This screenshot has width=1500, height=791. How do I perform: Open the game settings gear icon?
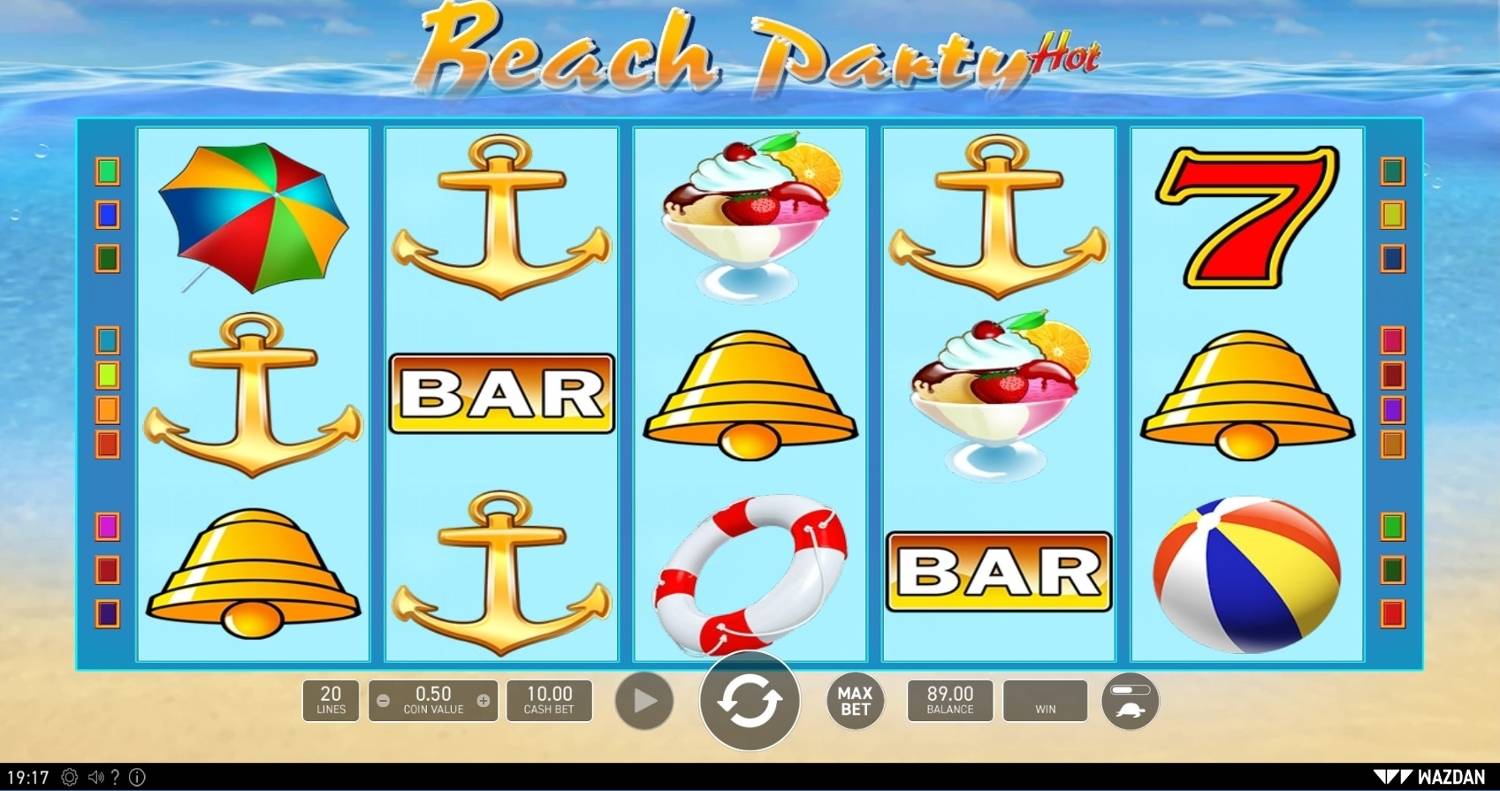[68, 776]
